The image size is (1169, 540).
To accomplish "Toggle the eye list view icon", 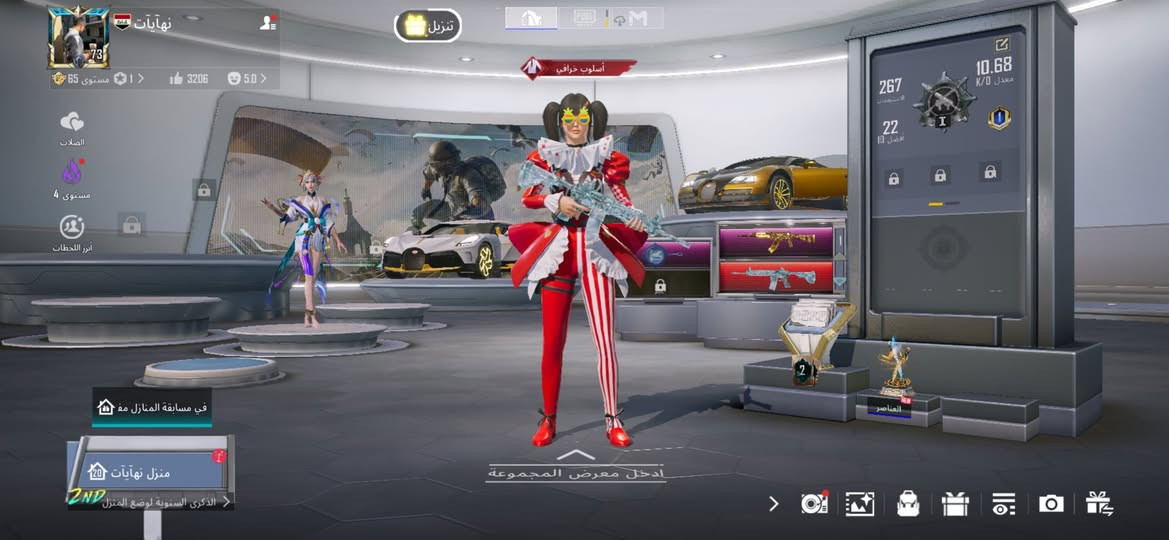I will click(x=1003, y=503).
